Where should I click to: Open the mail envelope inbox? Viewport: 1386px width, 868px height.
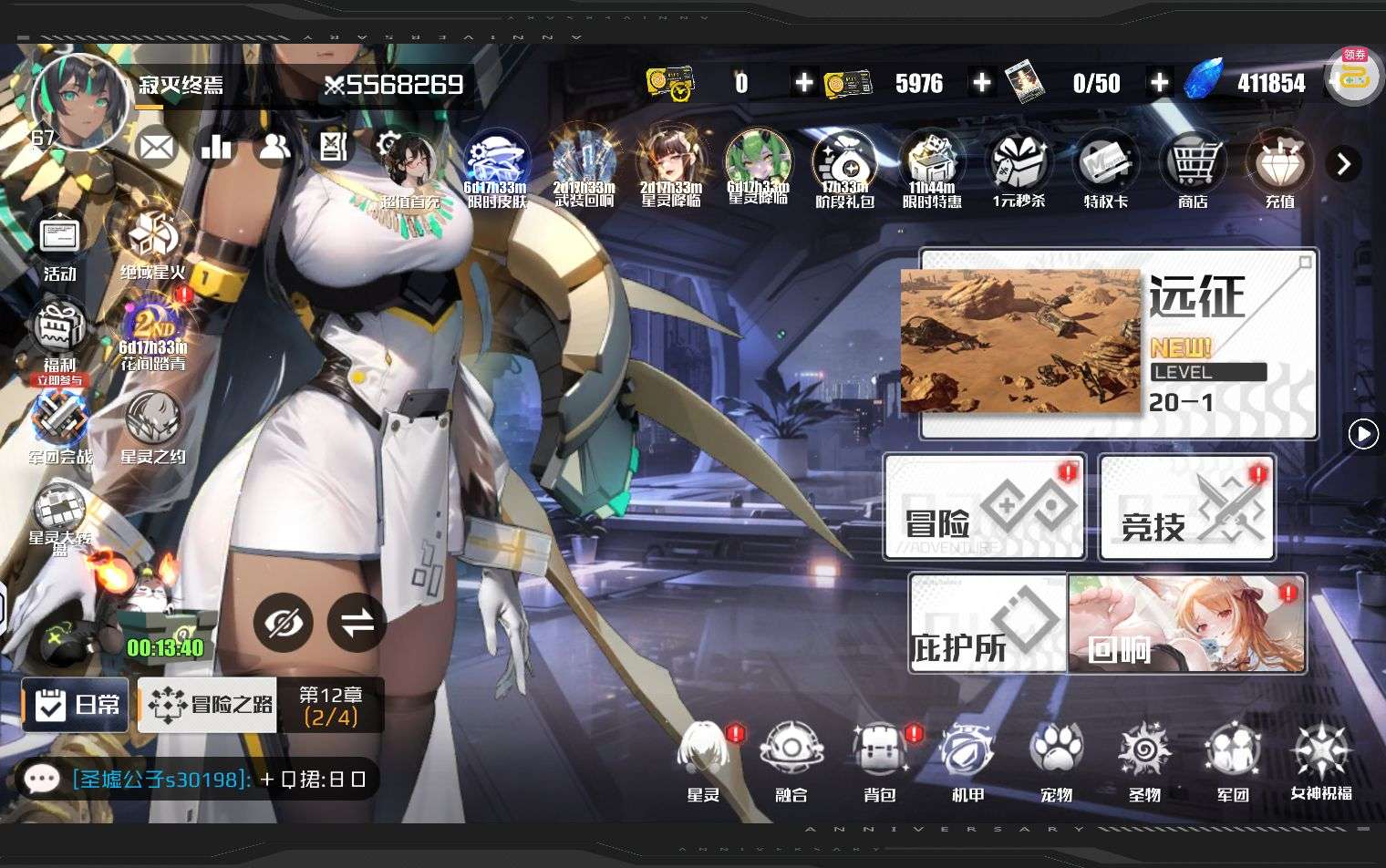point(157,147)
